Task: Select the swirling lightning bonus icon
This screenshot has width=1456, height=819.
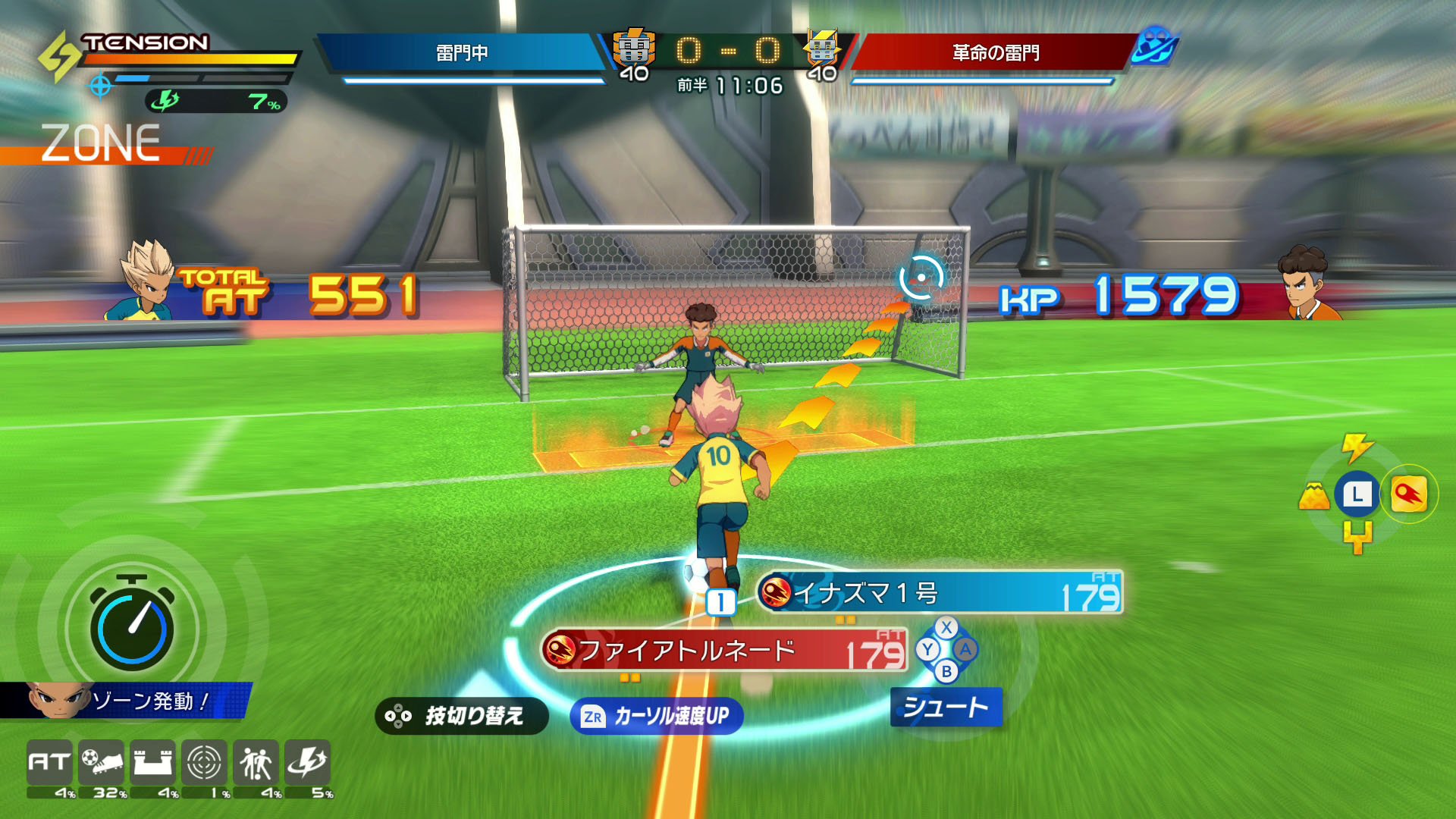Action: (307, 762)
